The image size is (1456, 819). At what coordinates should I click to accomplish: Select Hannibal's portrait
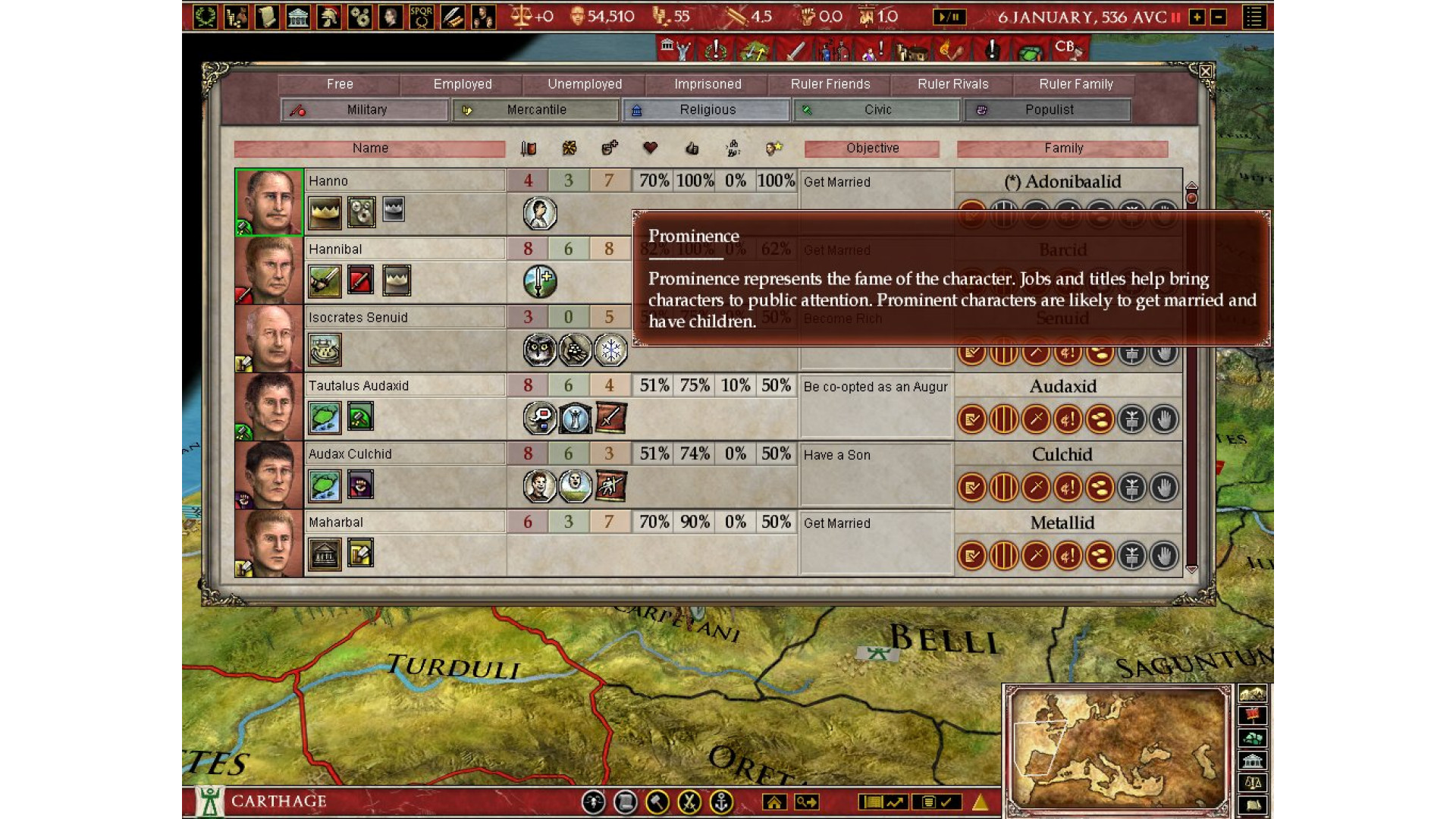pyautogui.click(x=269, y=270)
